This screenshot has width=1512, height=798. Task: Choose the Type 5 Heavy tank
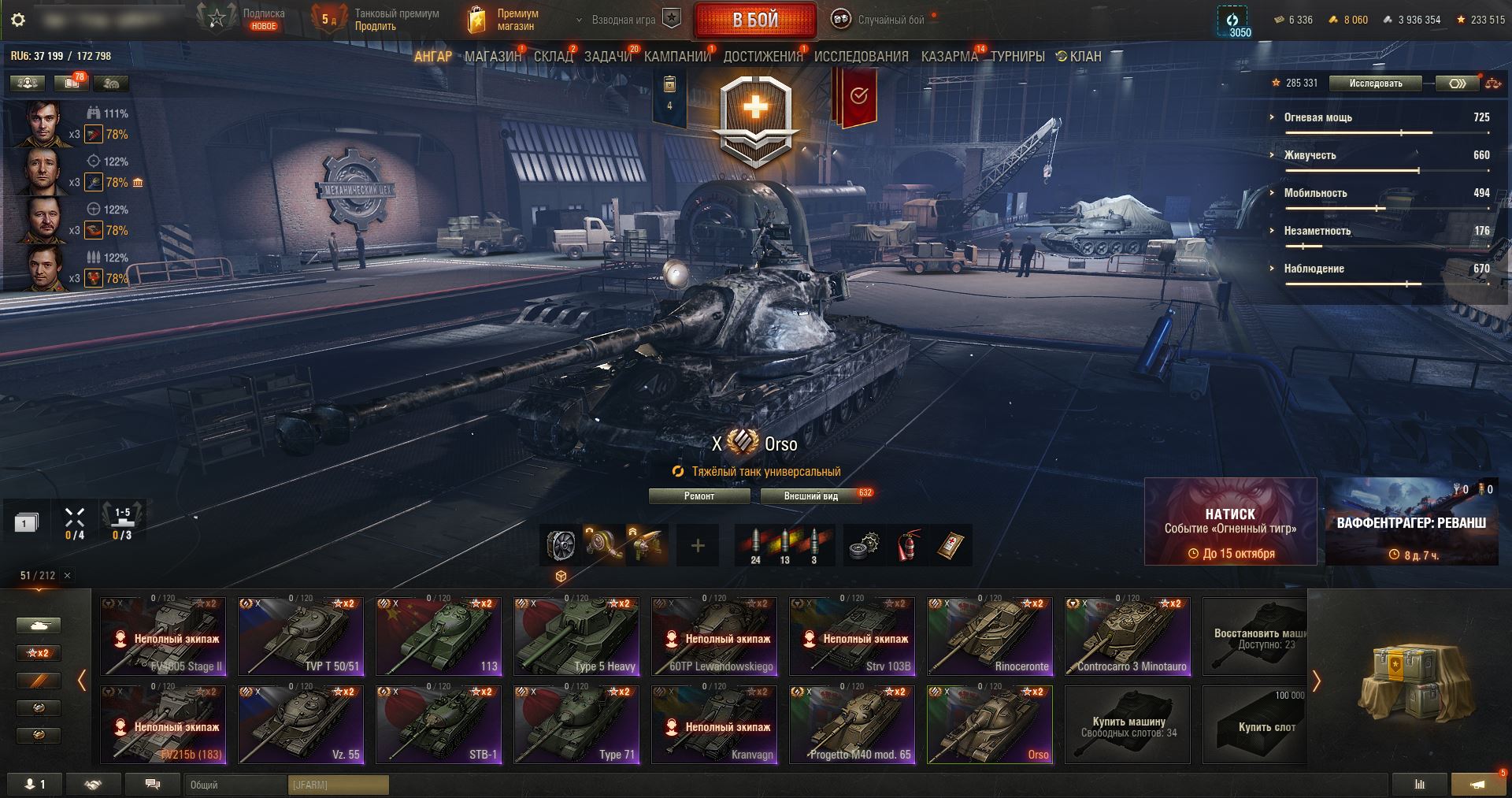576,637
